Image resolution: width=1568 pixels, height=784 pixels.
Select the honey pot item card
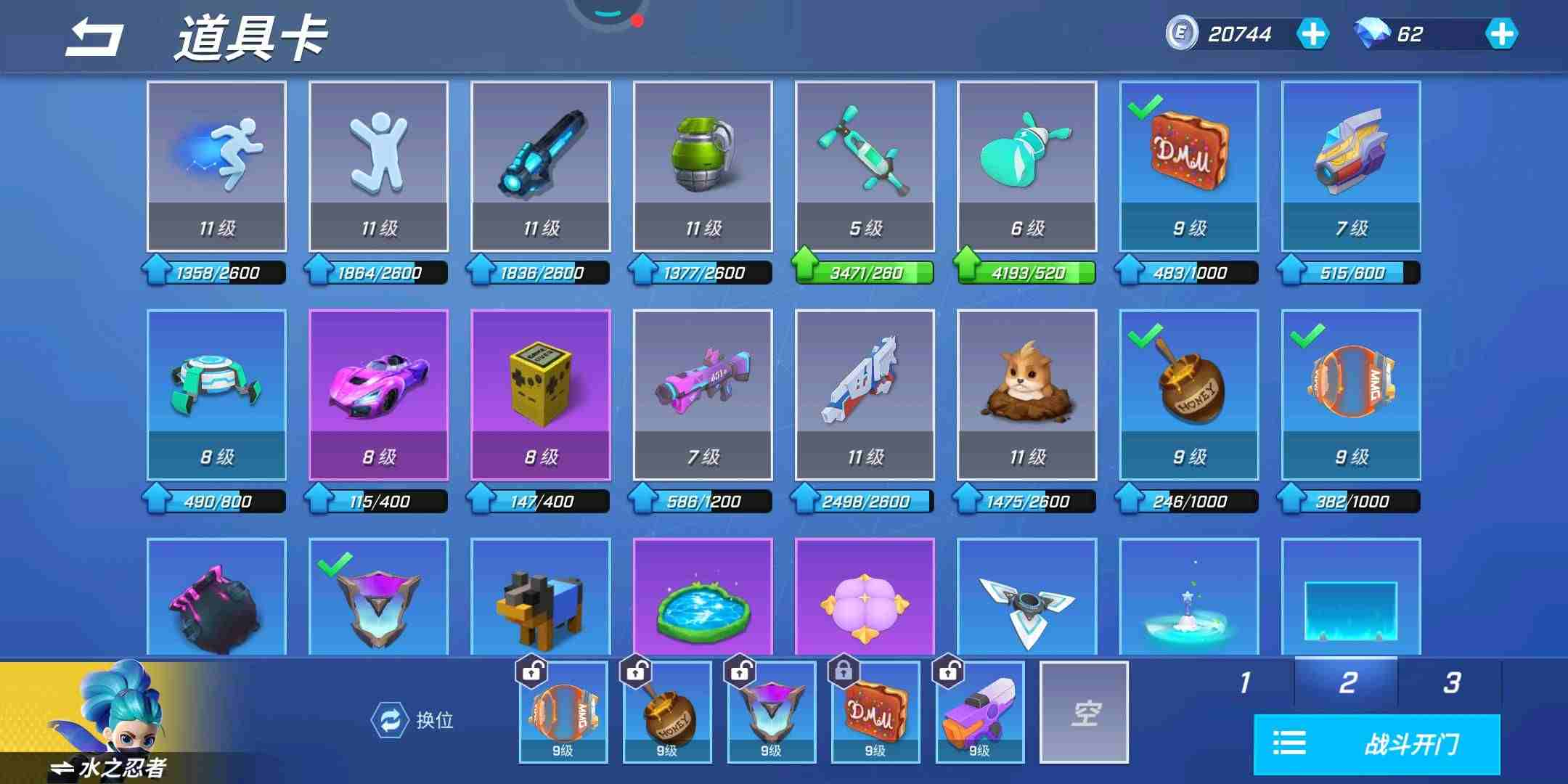pyautogui.click(x=1189, y=394)
